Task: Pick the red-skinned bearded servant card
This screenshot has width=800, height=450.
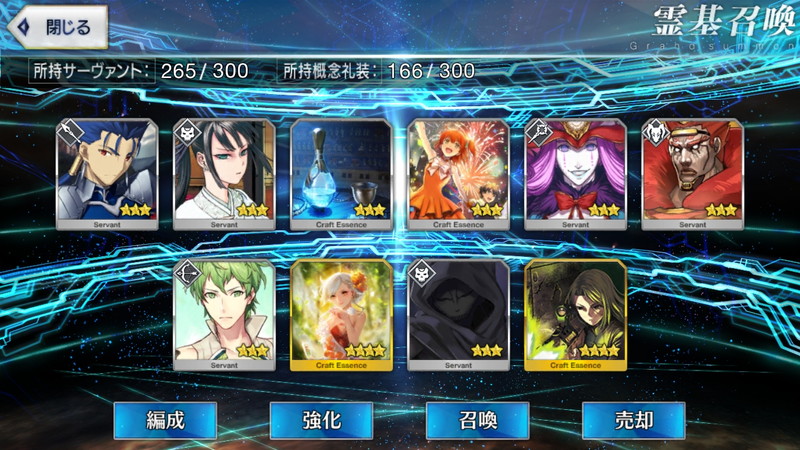Action: tap(692, 174)
